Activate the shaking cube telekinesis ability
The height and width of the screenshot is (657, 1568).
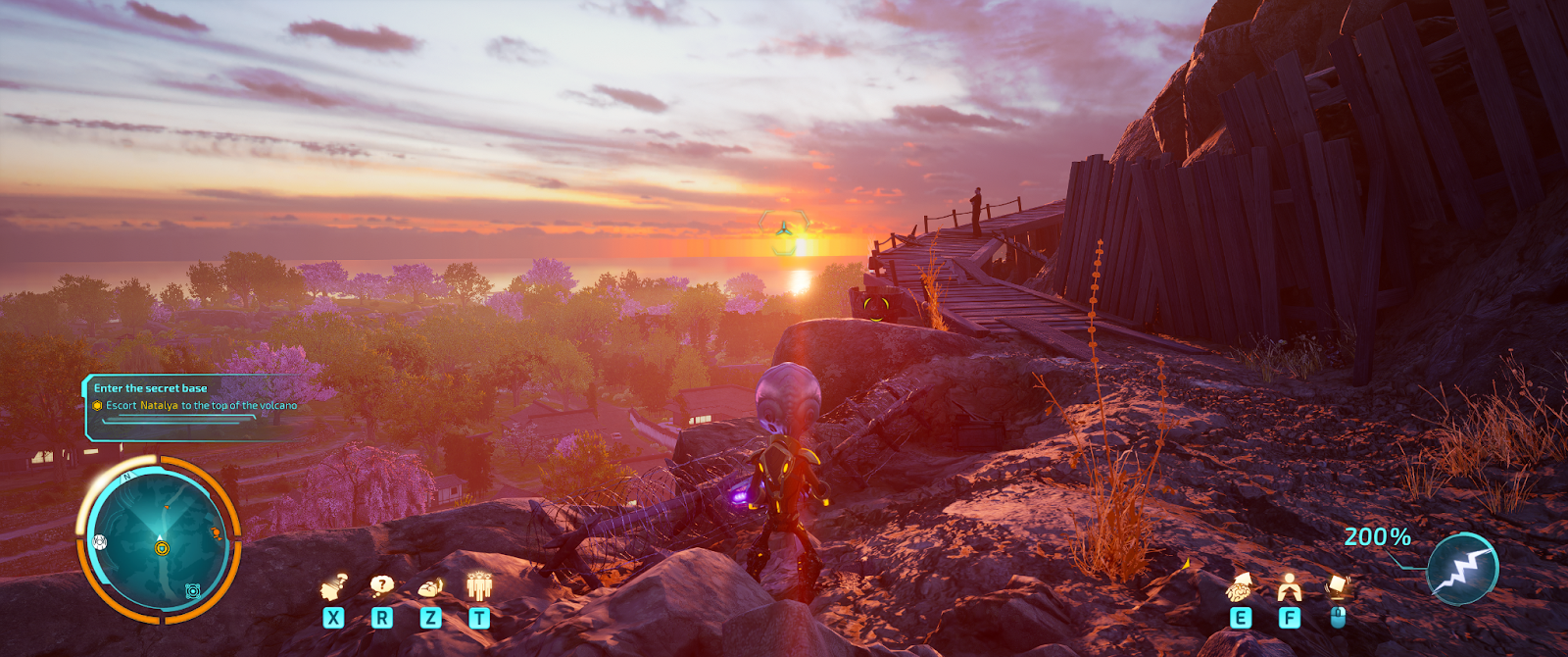pos(1338,586)
